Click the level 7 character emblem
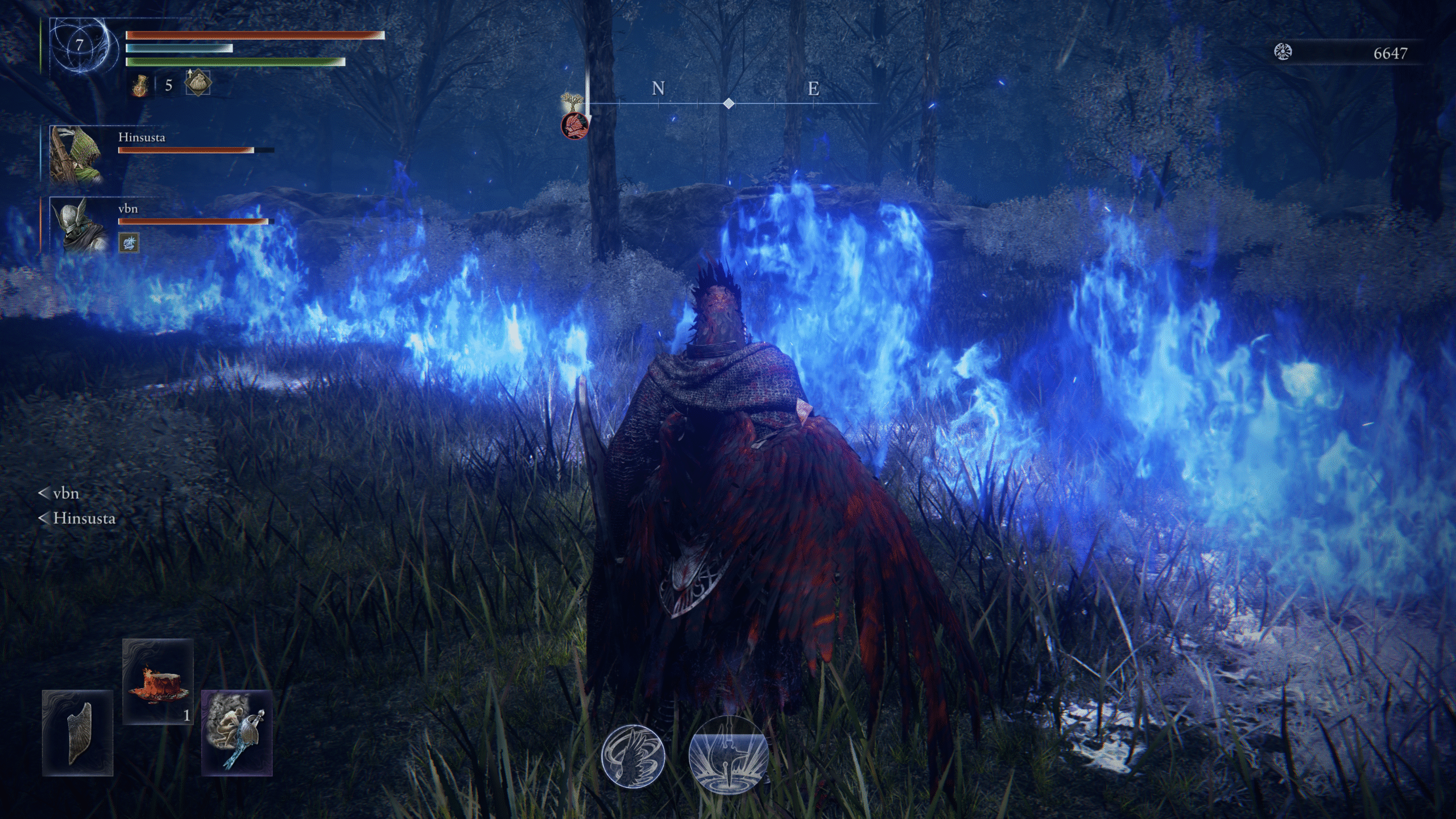The image size is (1456, 819). point(80,47)
